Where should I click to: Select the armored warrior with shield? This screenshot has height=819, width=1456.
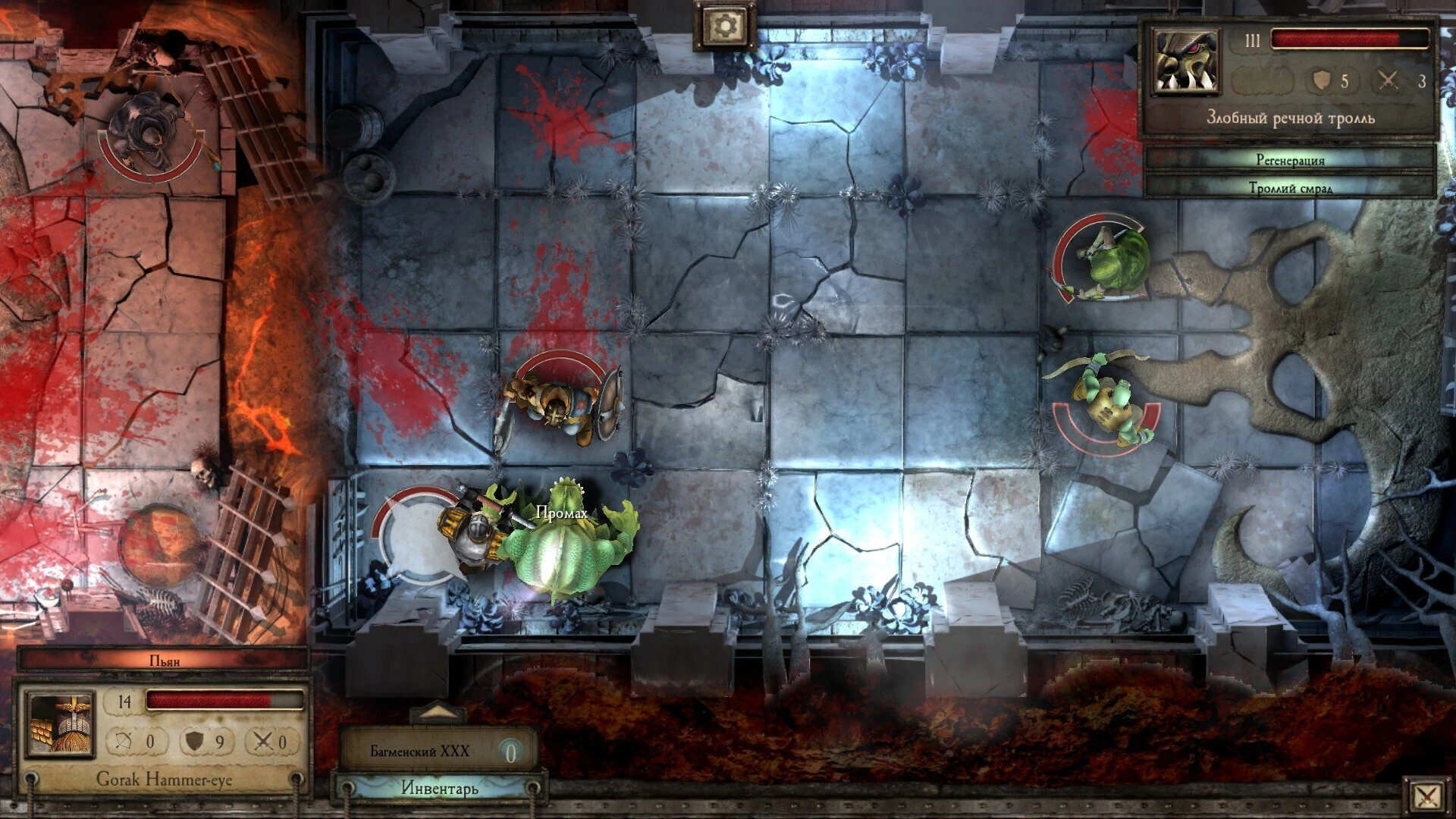coord(560,406)
